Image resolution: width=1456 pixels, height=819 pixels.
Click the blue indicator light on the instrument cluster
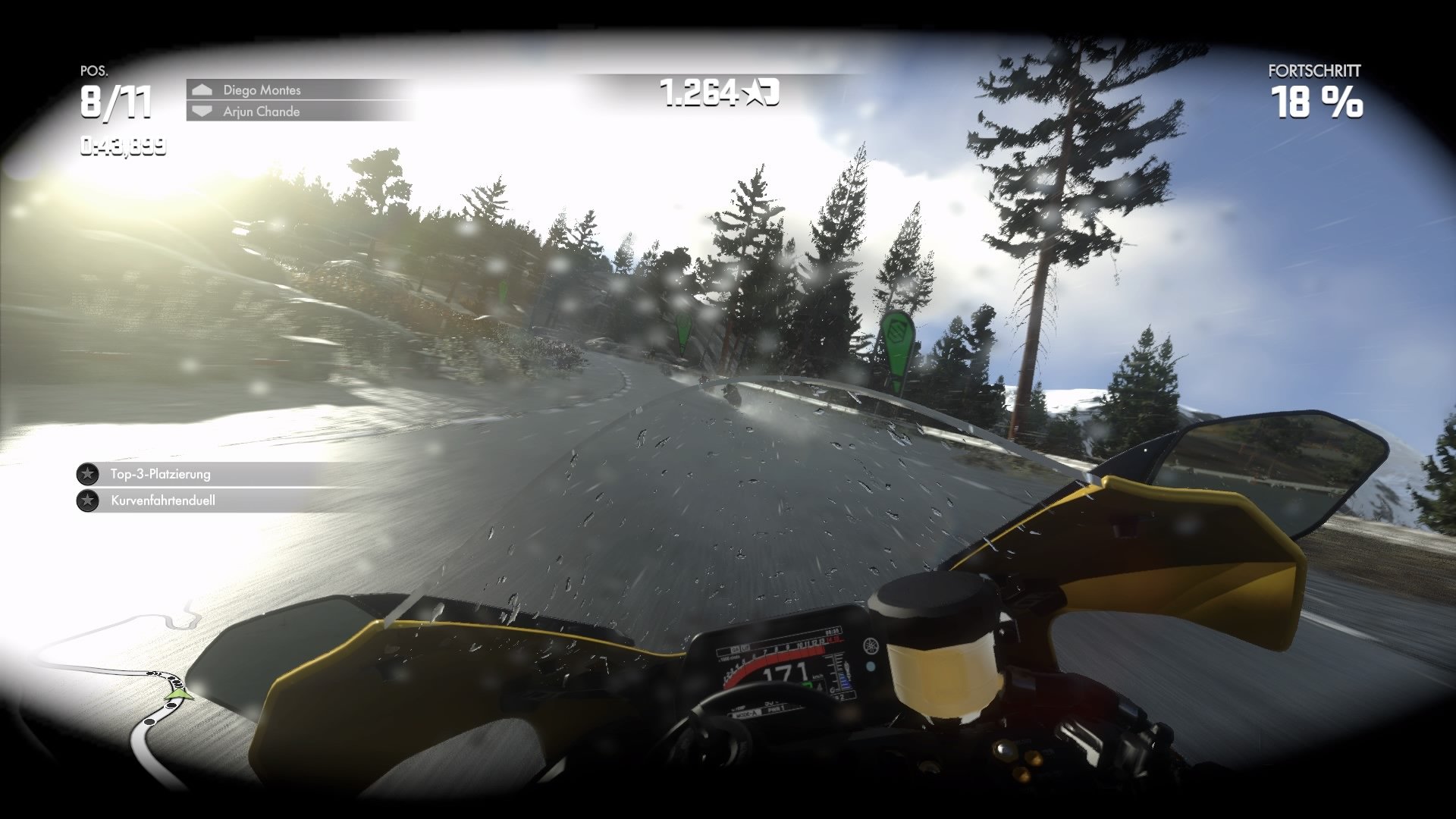870,667
